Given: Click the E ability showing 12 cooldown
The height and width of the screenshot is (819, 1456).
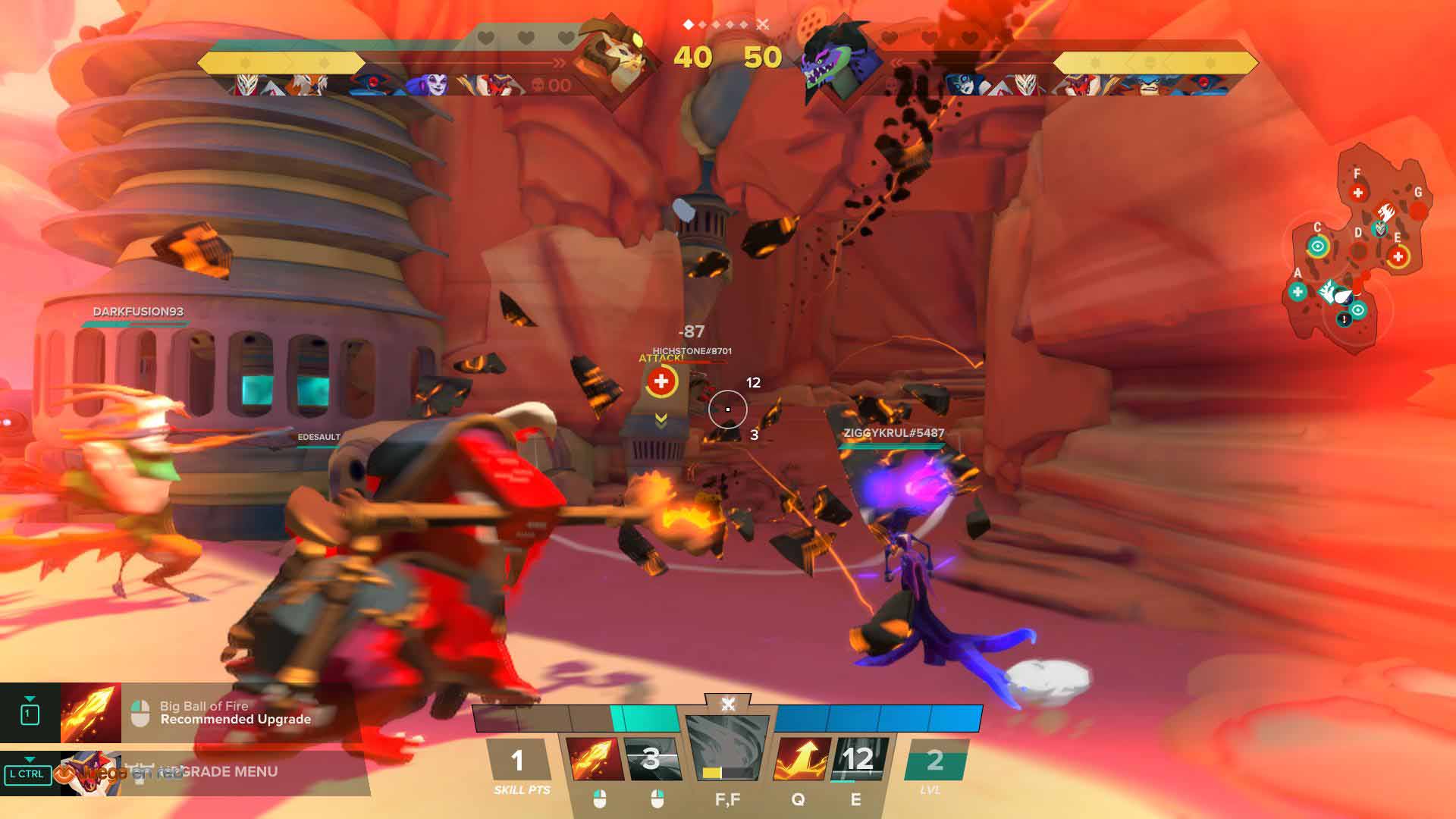Looking at the screenshot, I should (857, 759).
